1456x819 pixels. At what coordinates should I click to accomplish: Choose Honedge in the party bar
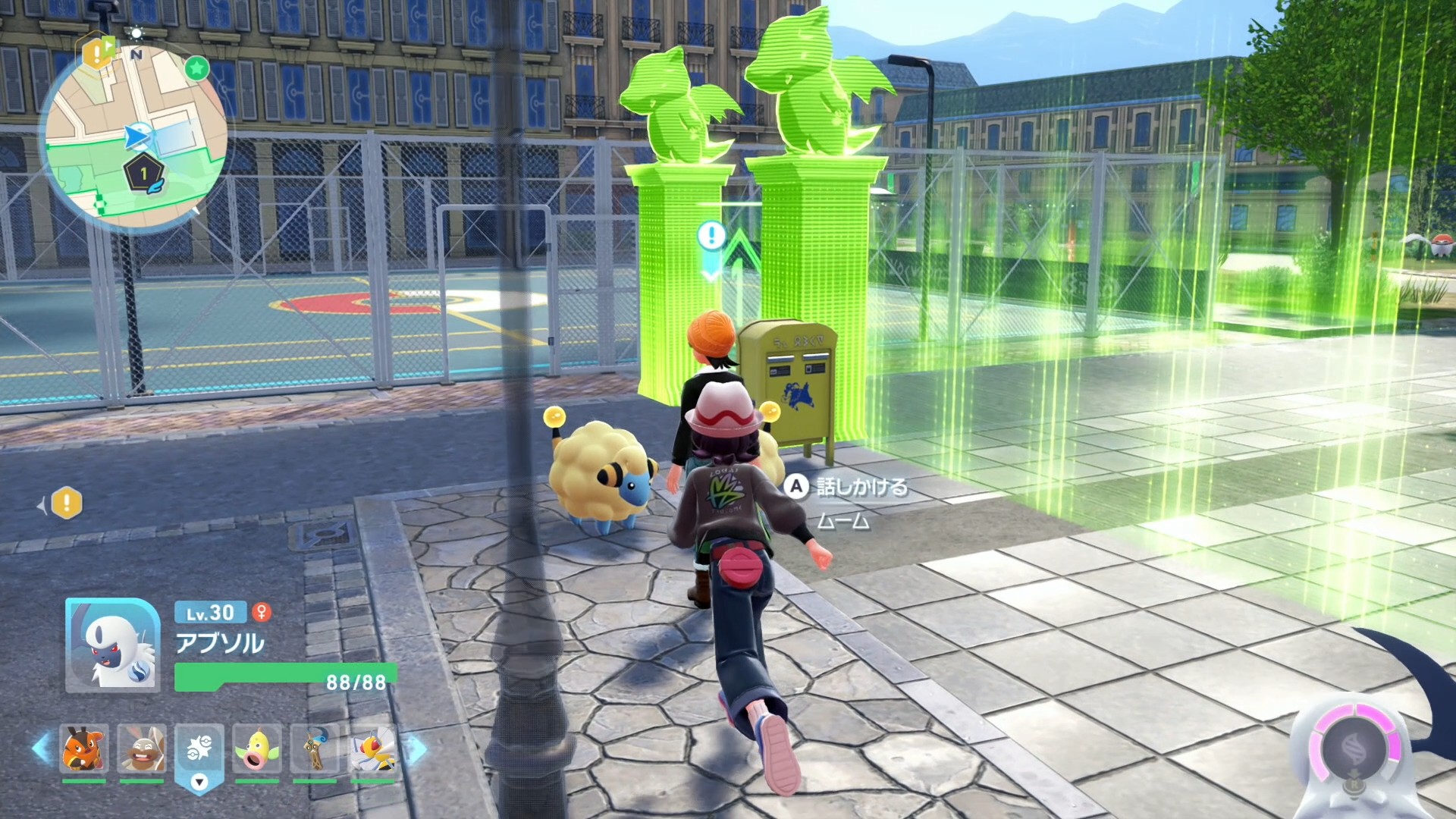[x=314, y=748]
